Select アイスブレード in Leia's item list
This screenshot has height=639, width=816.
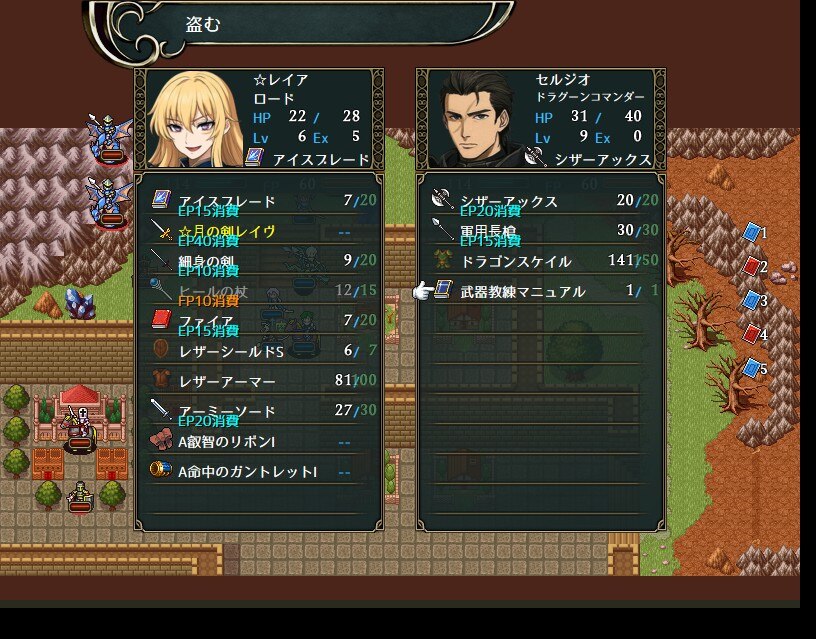[x=227, y=201]
